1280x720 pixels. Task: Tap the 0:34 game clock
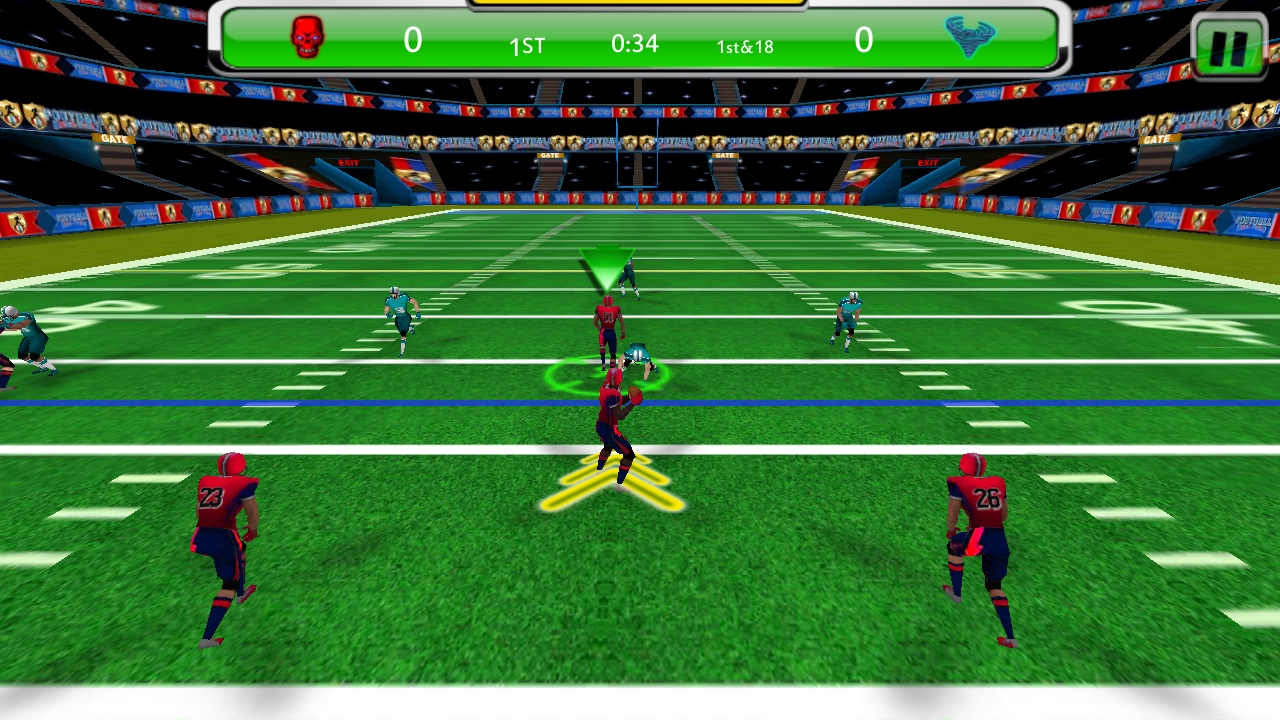635,44
